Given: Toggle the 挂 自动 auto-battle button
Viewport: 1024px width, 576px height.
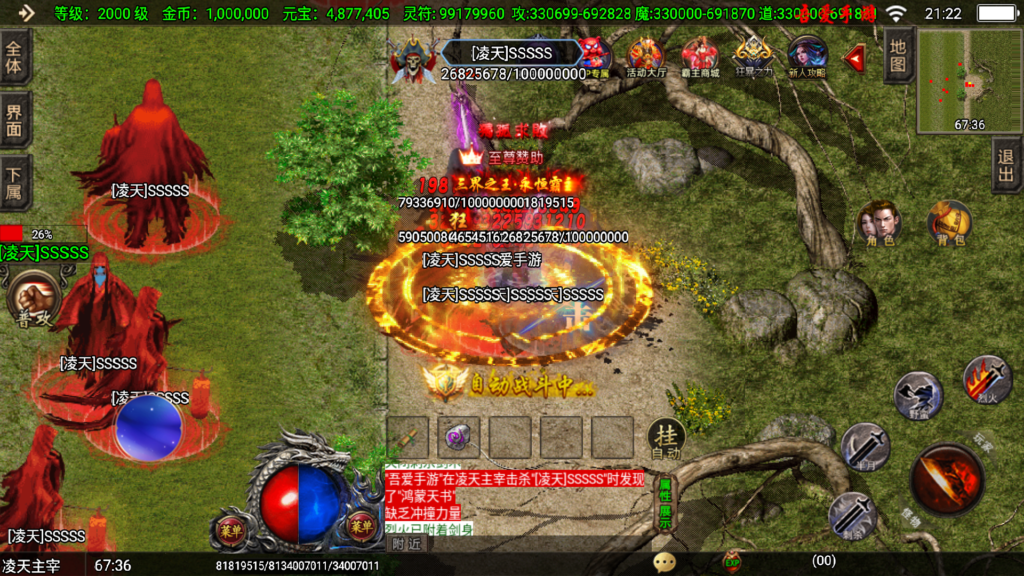Looking at the screenshot, I should (x=666, y=439).
